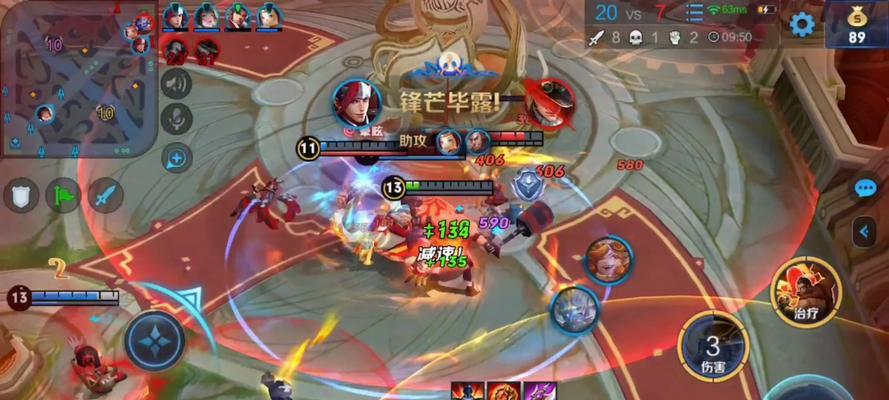889x400 pixels.
Task: Toggle the speaker voice output button
Action: coord(176,83)
